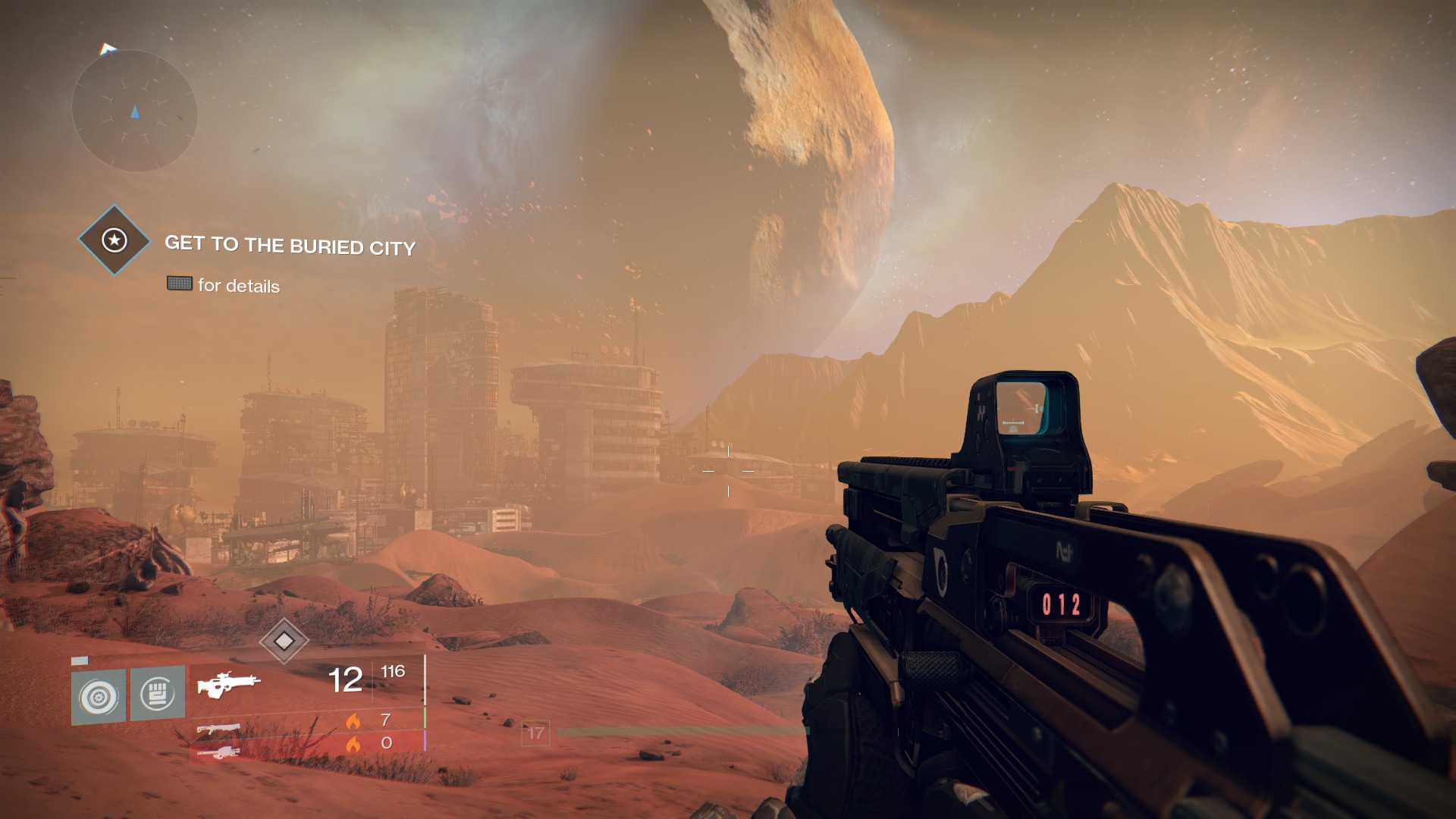Switch to the special weapon slot
Image resolution: width=1456 pixels, height=819 pixels.
[x=218, y=730]
